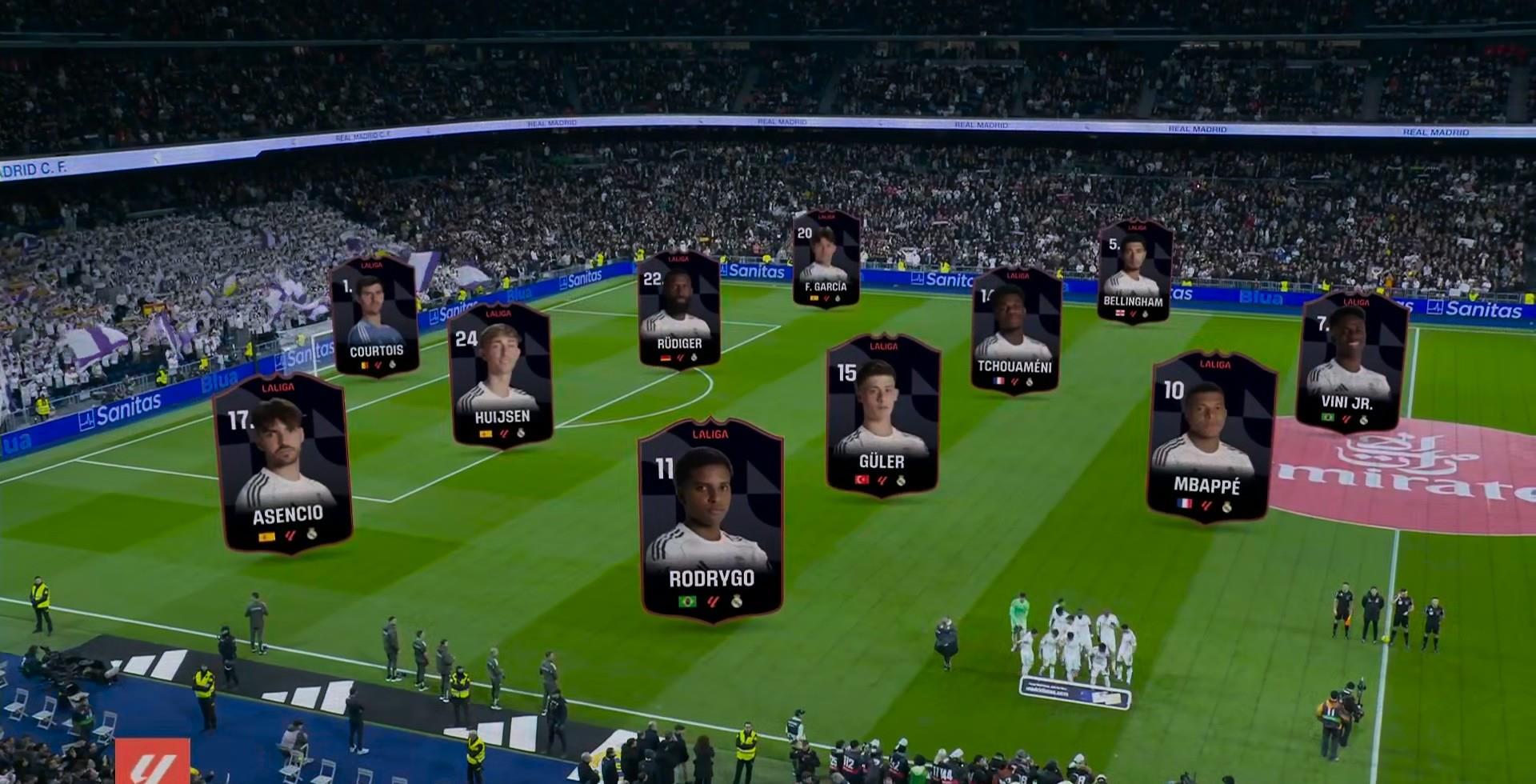
Task: Click the F. García lineup card
Action: 826,258
